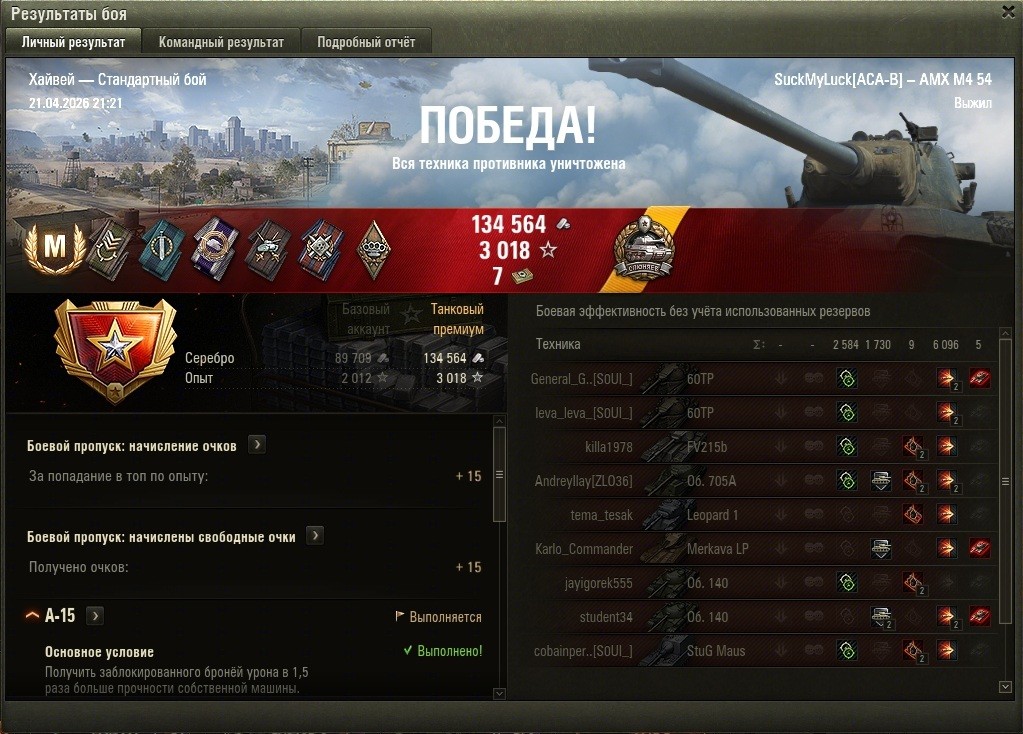
Task: Click the Слонобой achievement badge
Action: click(644, 248)
